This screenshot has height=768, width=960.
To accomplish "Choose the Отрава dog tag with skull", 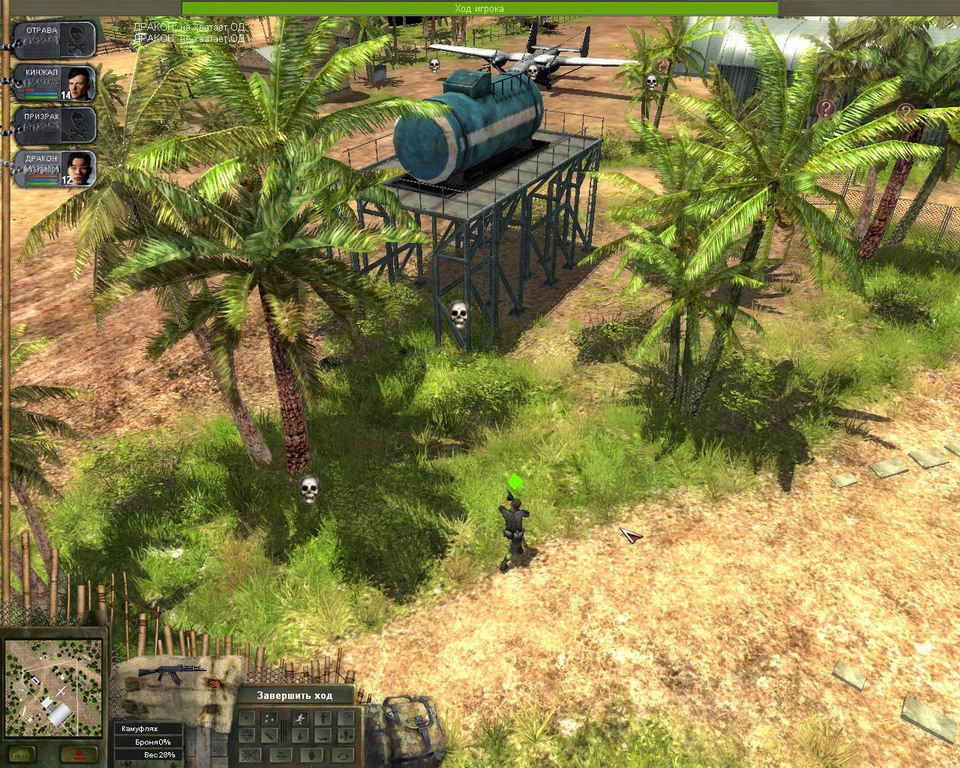I will pos(56,39).
